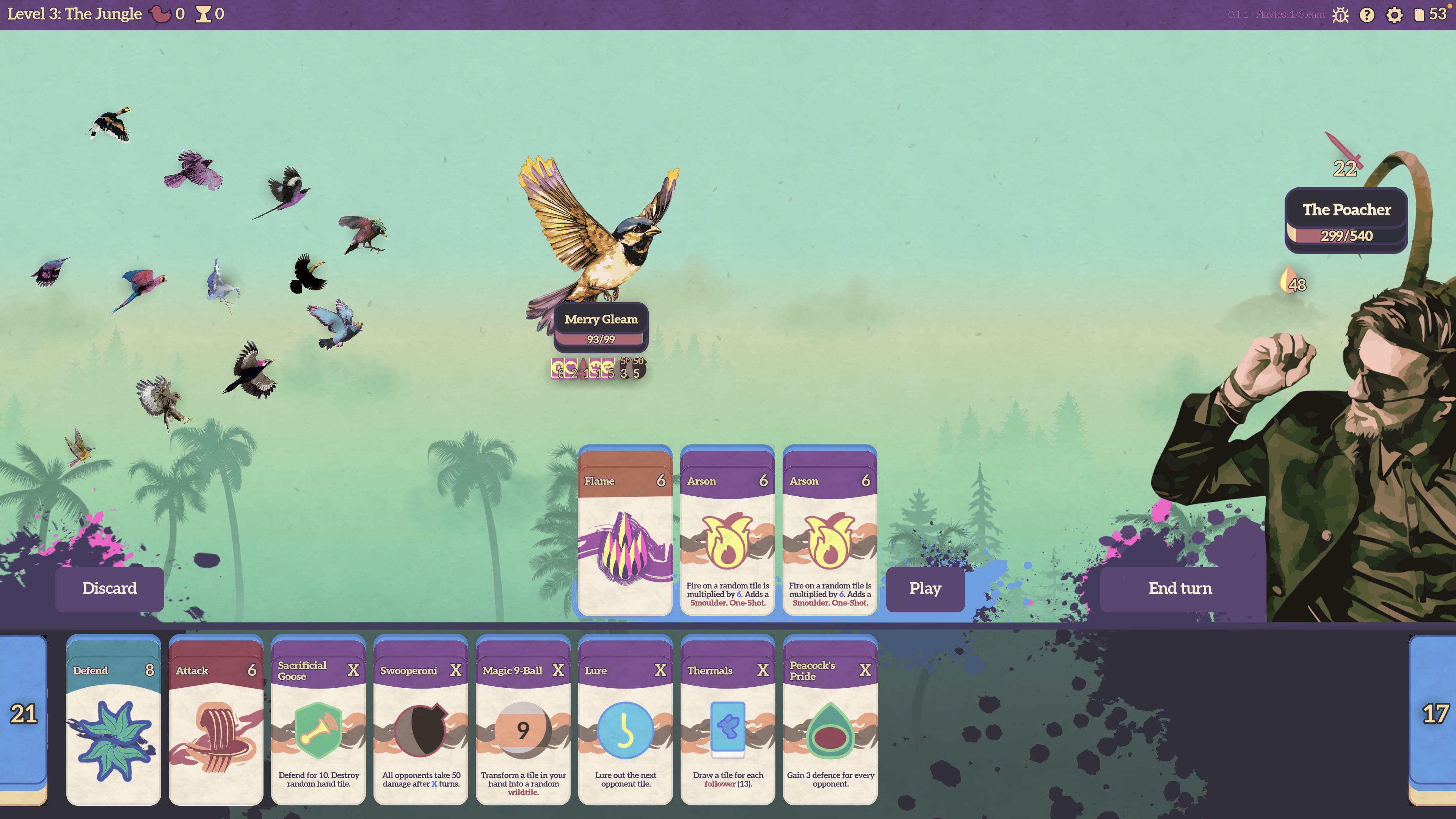Screen dimensions: 1456x819
Task: Click the Discard button
Action: [x=109, y=588]
